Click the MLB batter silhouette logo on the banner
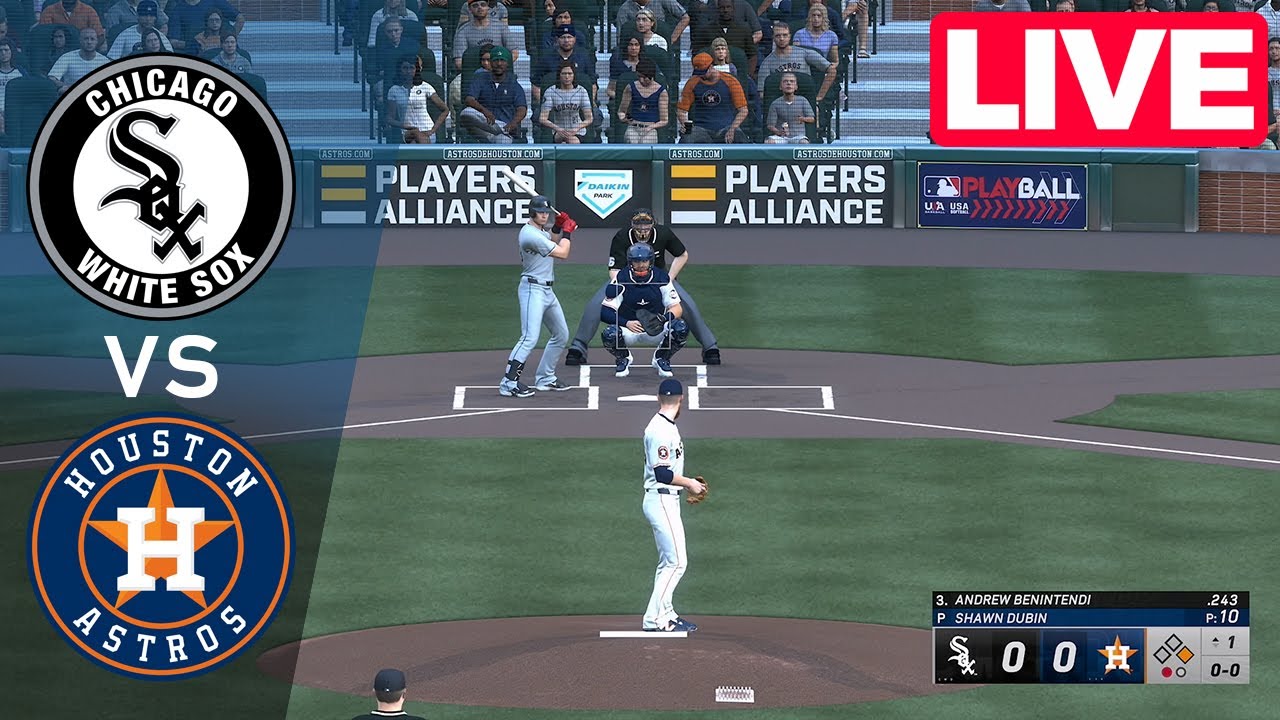The image size is (1280, 720). (942, 187)
